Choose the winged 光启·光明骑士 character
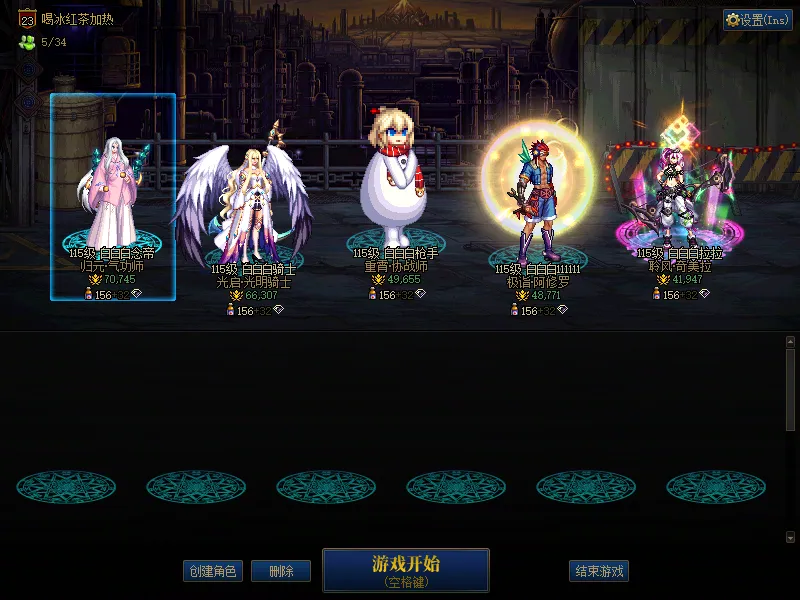The width and height of the screenshot is (800, 600). pyautogui.click(x=243, y=205)
